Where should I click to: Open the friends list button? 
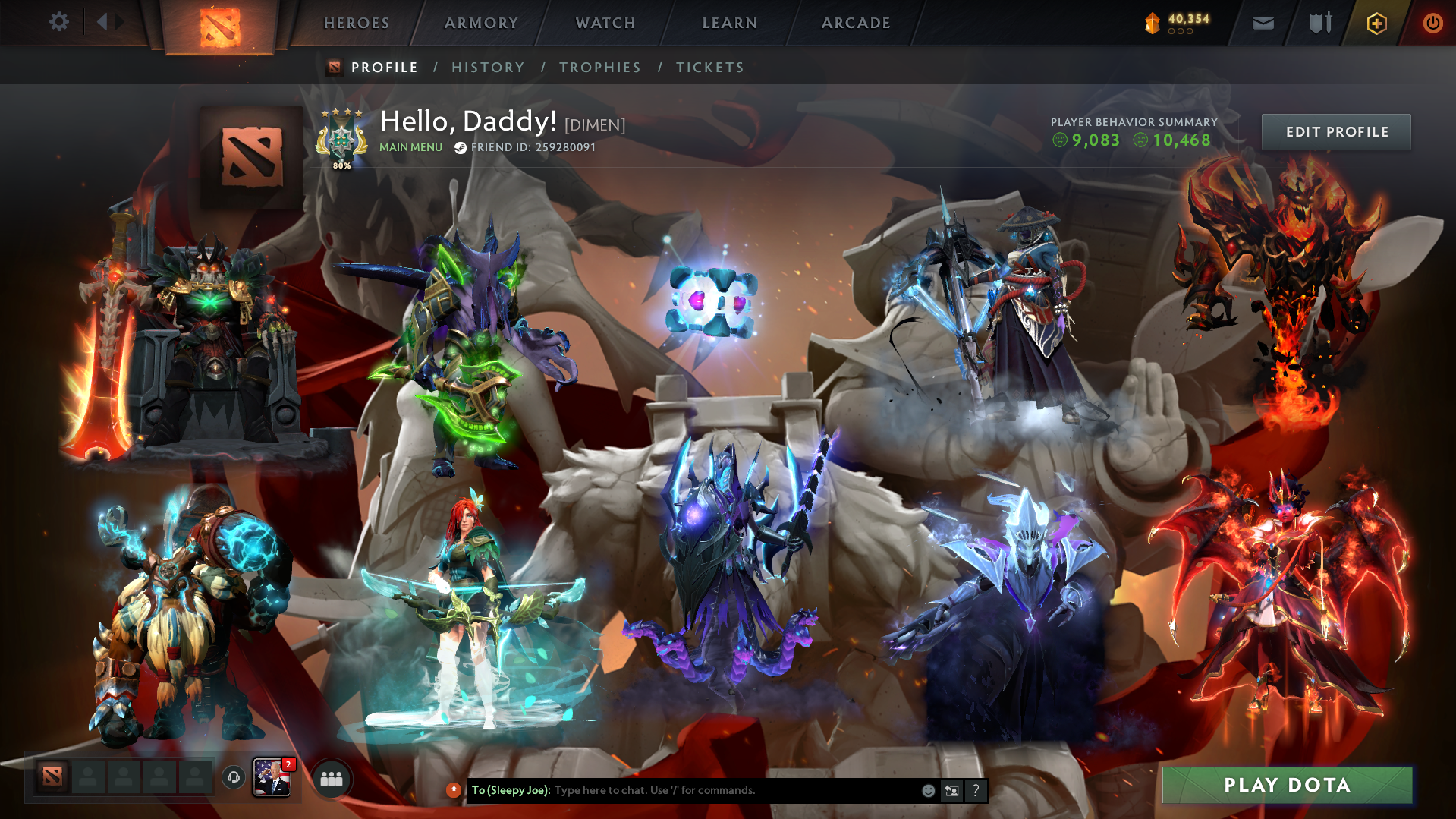[332, 779]
